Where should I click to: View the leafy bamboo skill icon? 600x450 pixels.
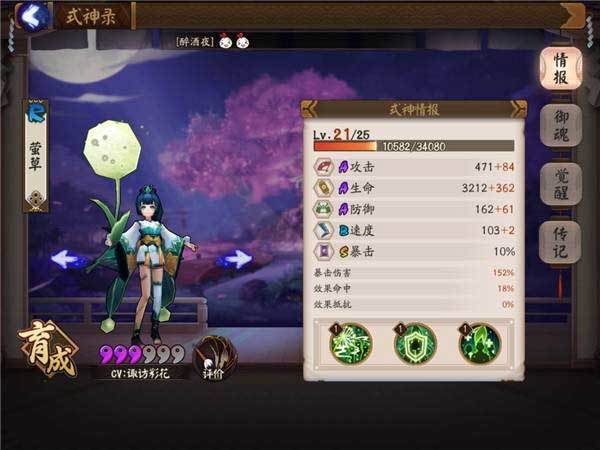(x=351, y=345)
